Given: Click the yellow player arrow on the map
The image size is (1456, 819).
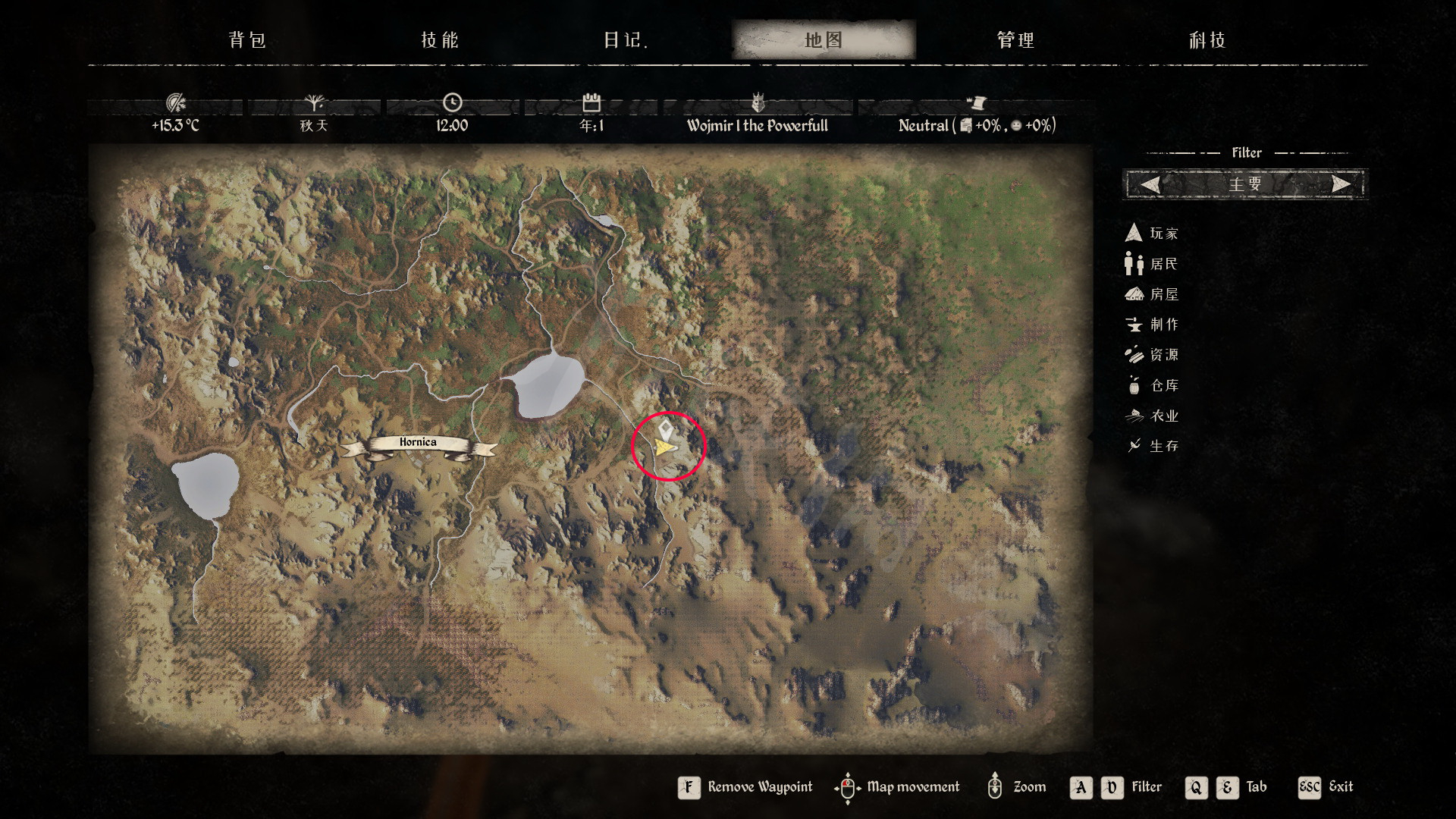Looking at the screenshot, I should pyautogui.click(x=665, y=450).
